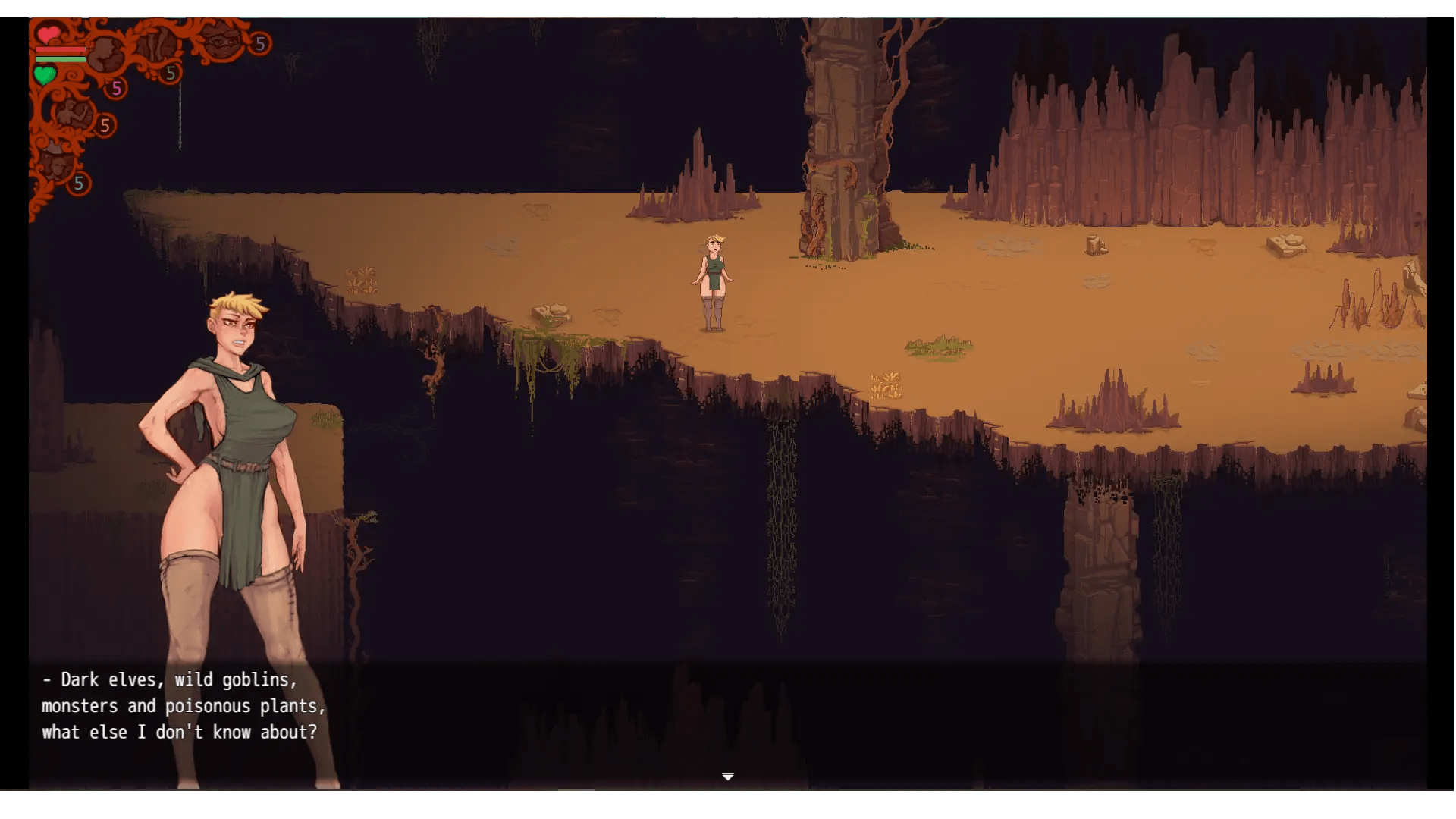Advance dialogue with the white continue arrow

pyautogui.click(x=727, y=777)
